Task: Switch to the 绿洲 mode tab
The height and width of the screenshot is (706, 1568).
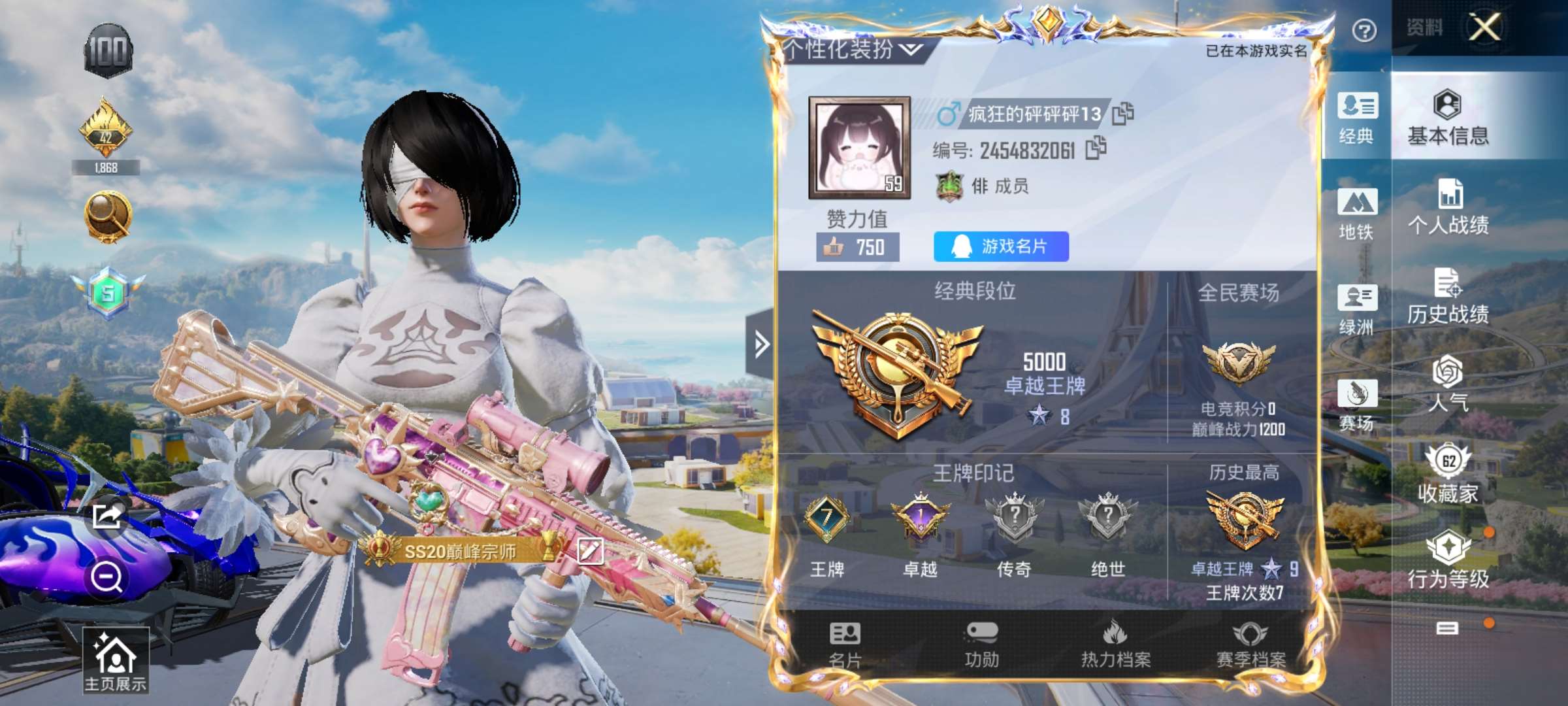Action: click(1357, 309)
